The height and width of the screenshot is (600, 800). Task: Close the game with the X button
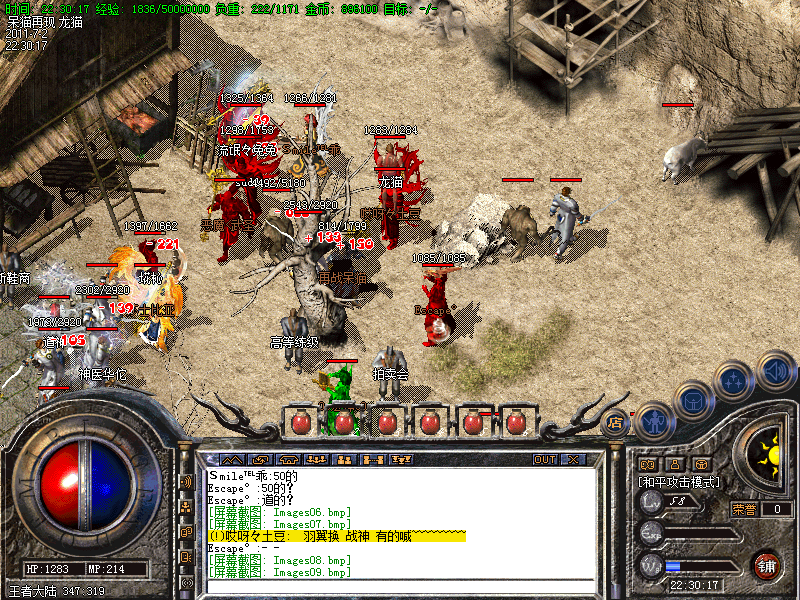pos(573,460)
